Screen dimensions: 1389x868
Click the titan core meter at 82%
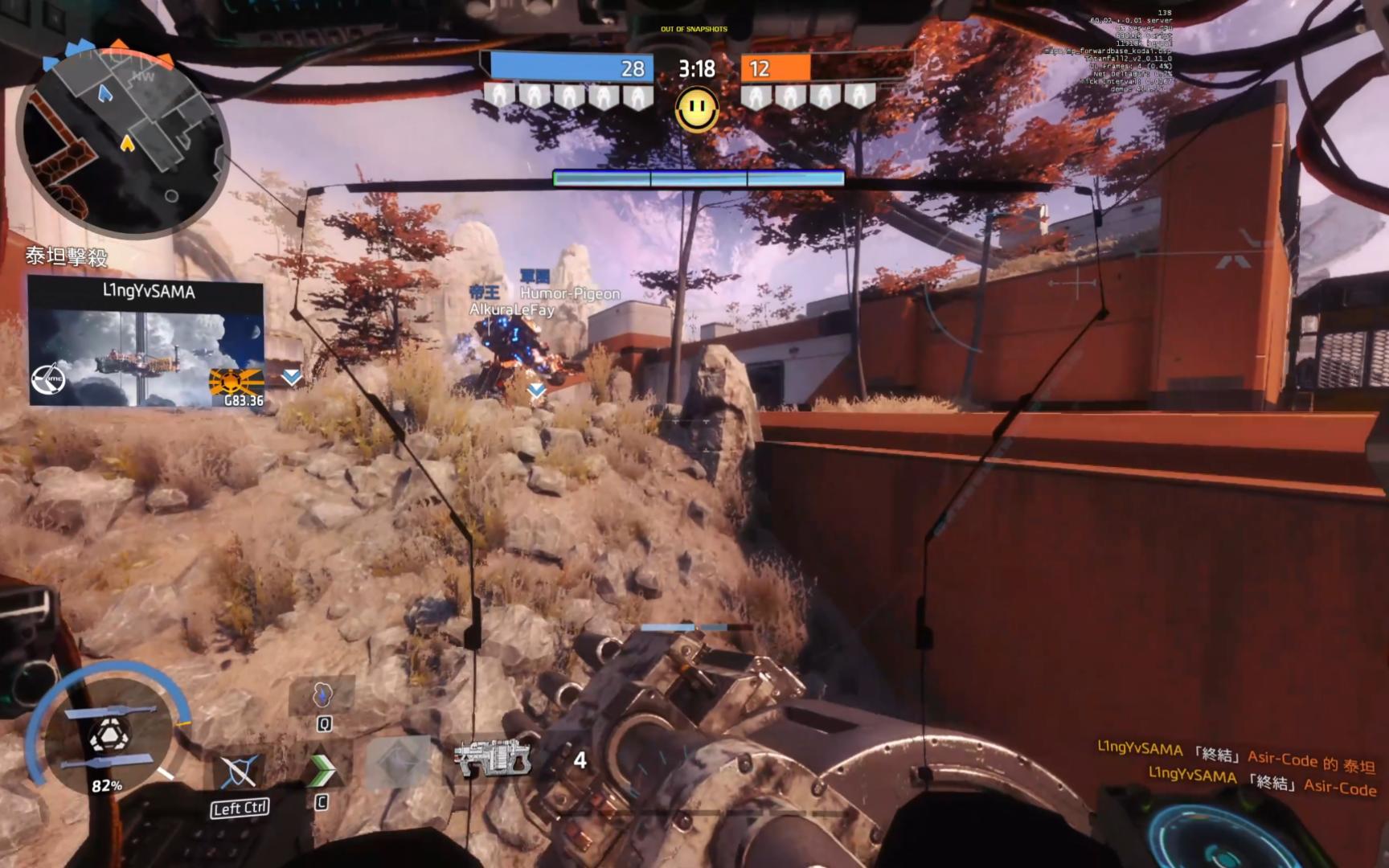(108, 737)
